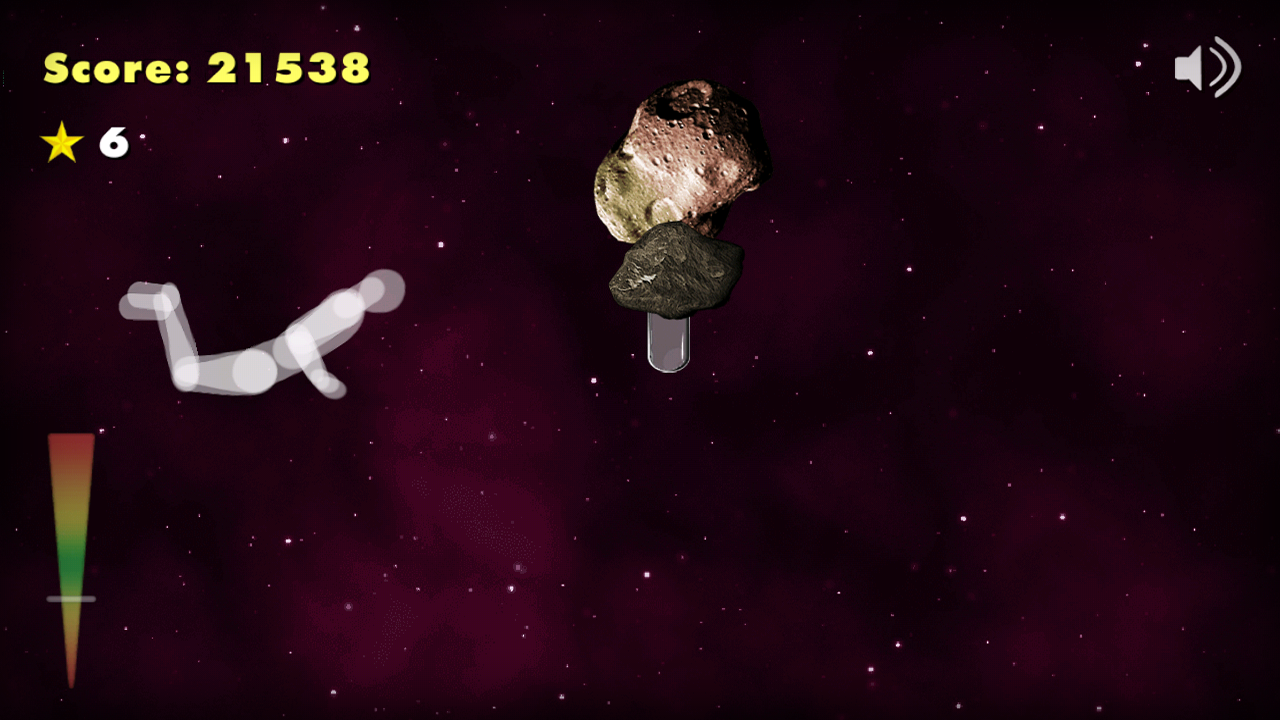Click the Score: 21538 label
This screenshot has height=720, width=1280.
(x=205, y=68)
